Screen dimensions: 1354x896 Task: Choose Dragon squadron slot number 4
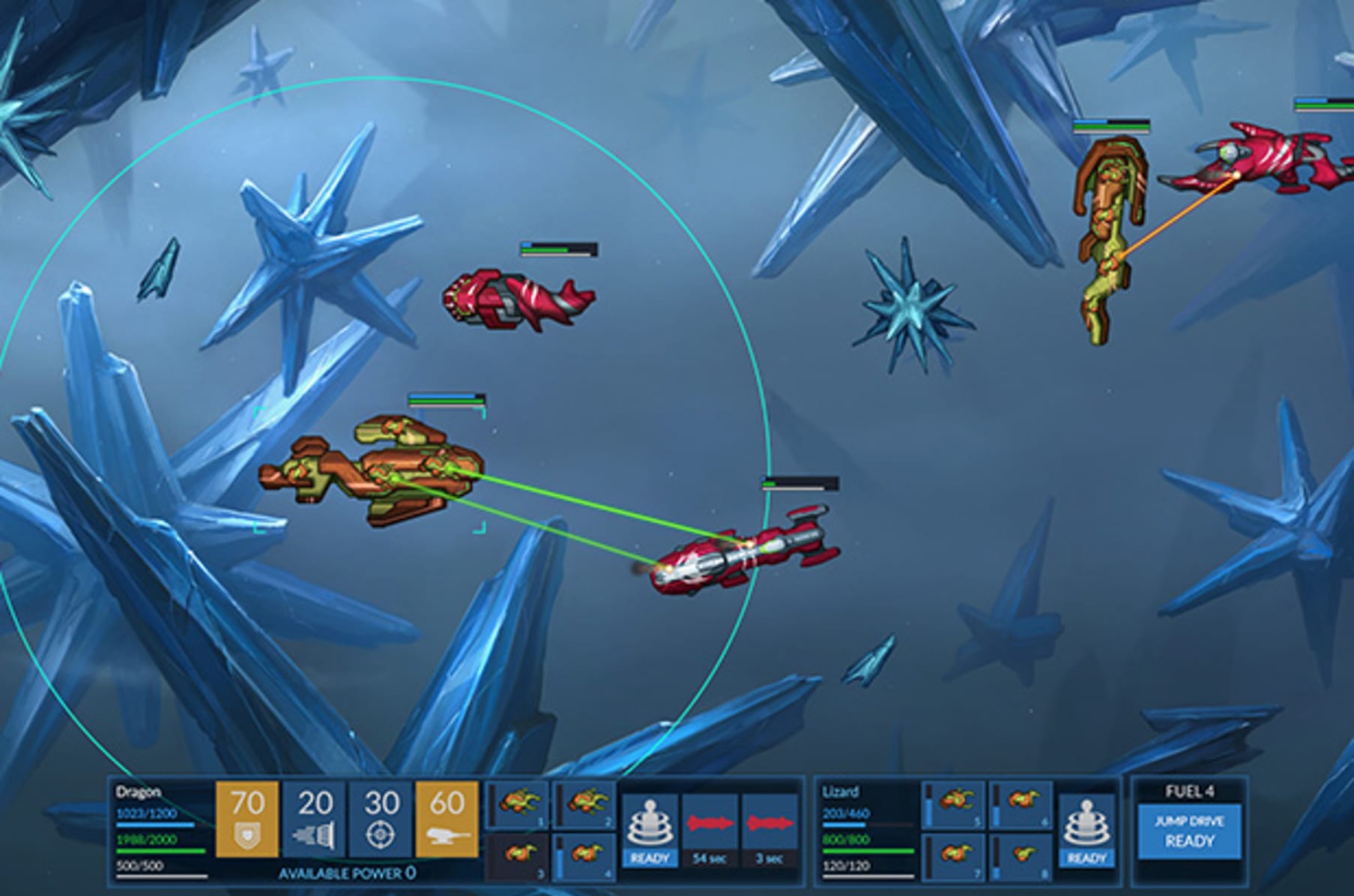[585, 856]
